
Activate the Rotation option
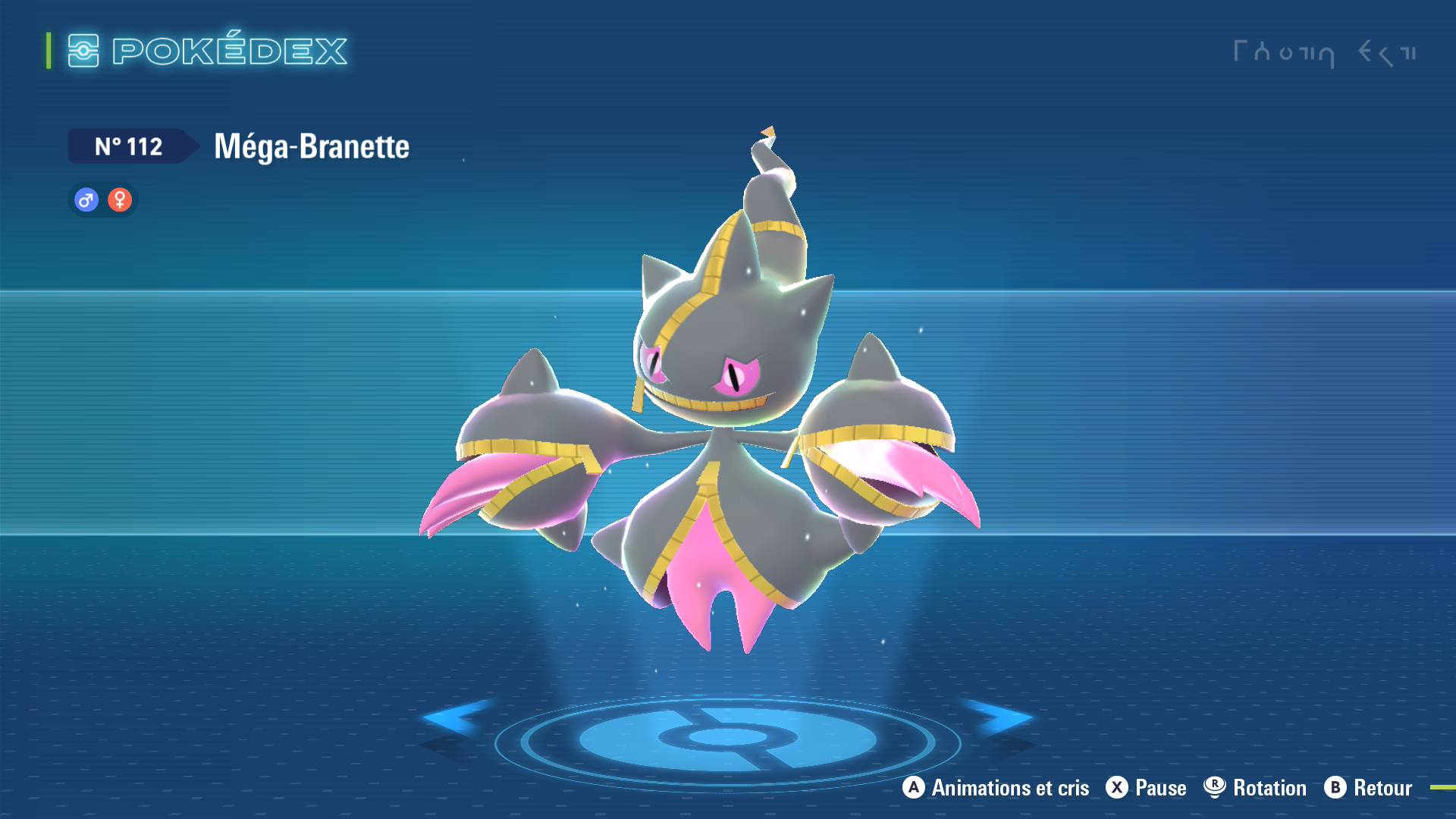(1255, 788)
